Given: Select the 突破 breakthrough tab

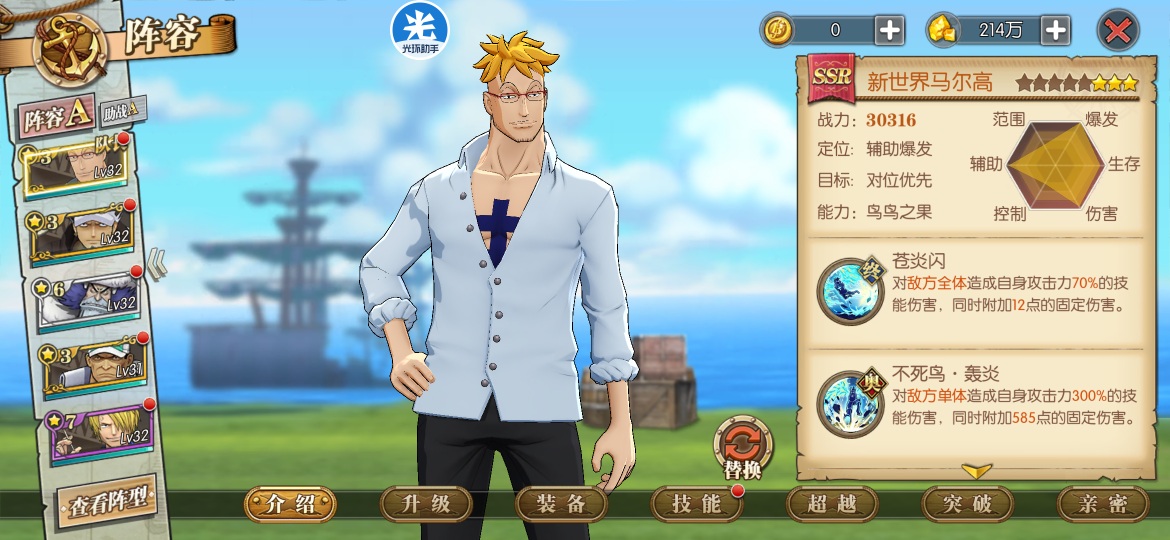Looking at the screenshot, I should 967,504.
